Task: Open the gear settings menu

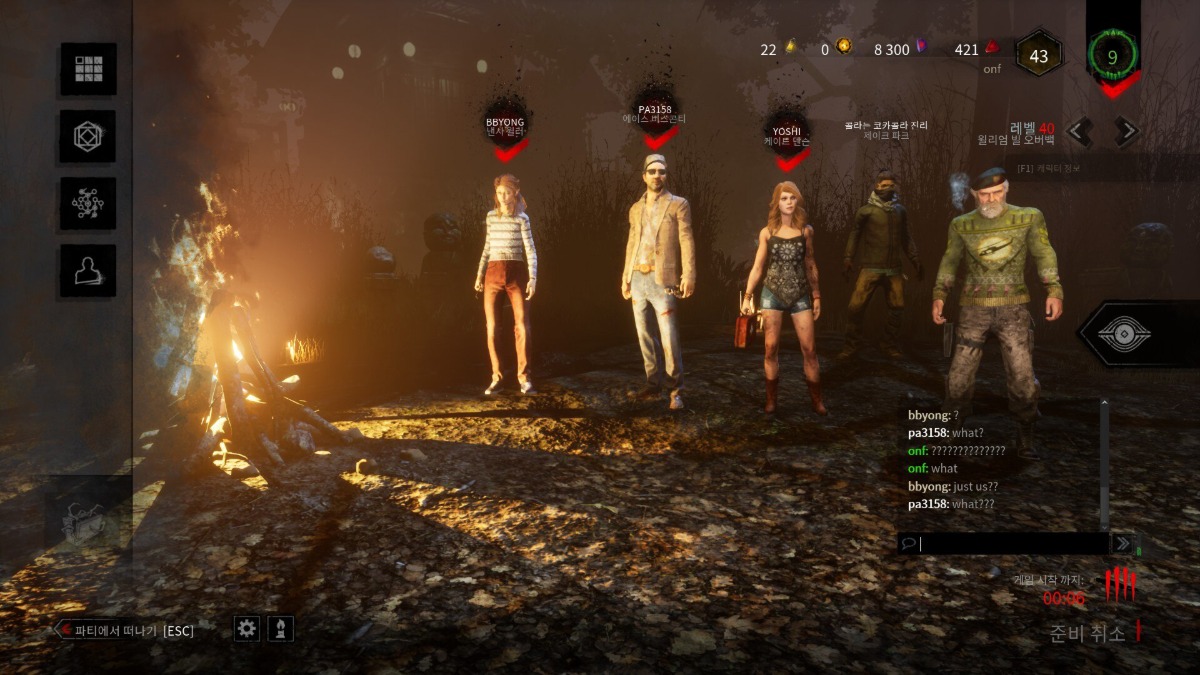Action: tap(247, 629)
